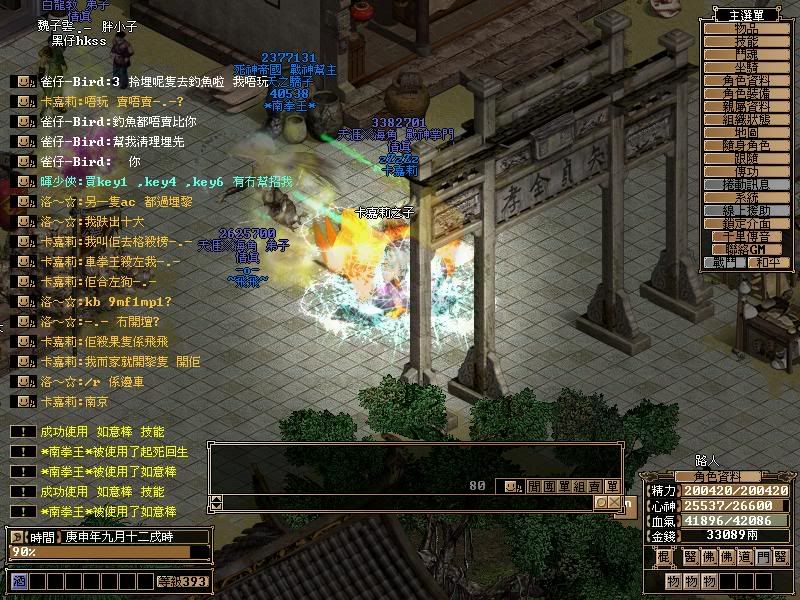Open the 系統 system menu
The image size is (800, 600).
pyautogui.click(x=746, y=198)
